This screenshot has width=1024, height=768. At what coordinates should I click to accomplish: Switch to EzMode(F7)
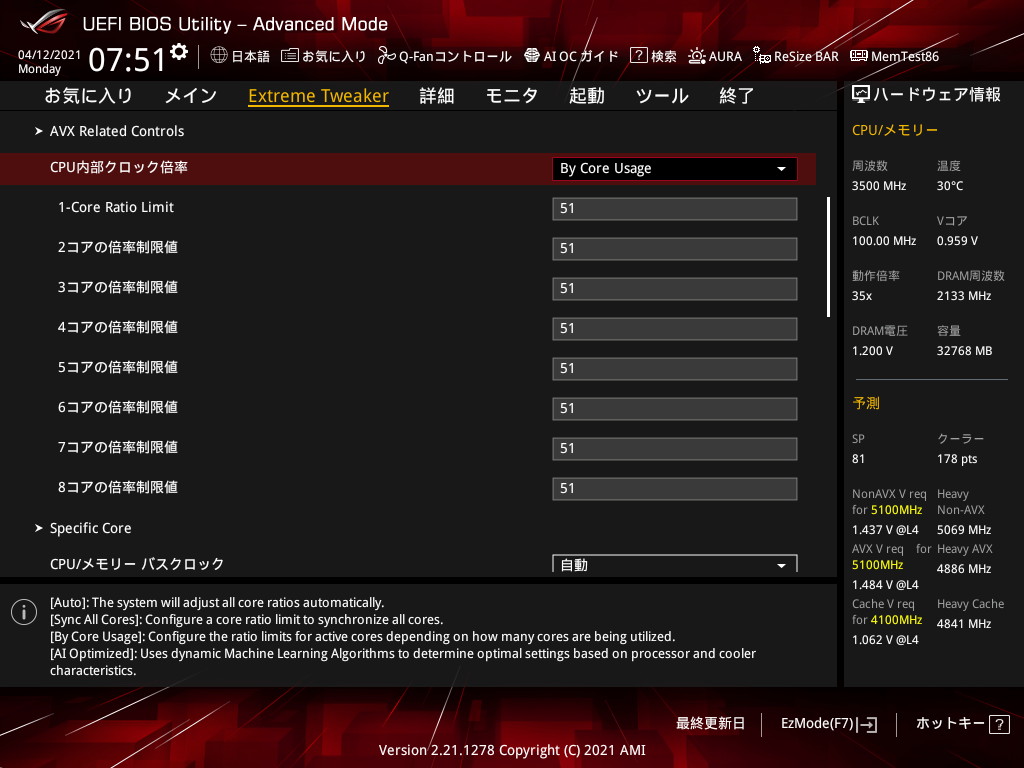pos(829,723)
